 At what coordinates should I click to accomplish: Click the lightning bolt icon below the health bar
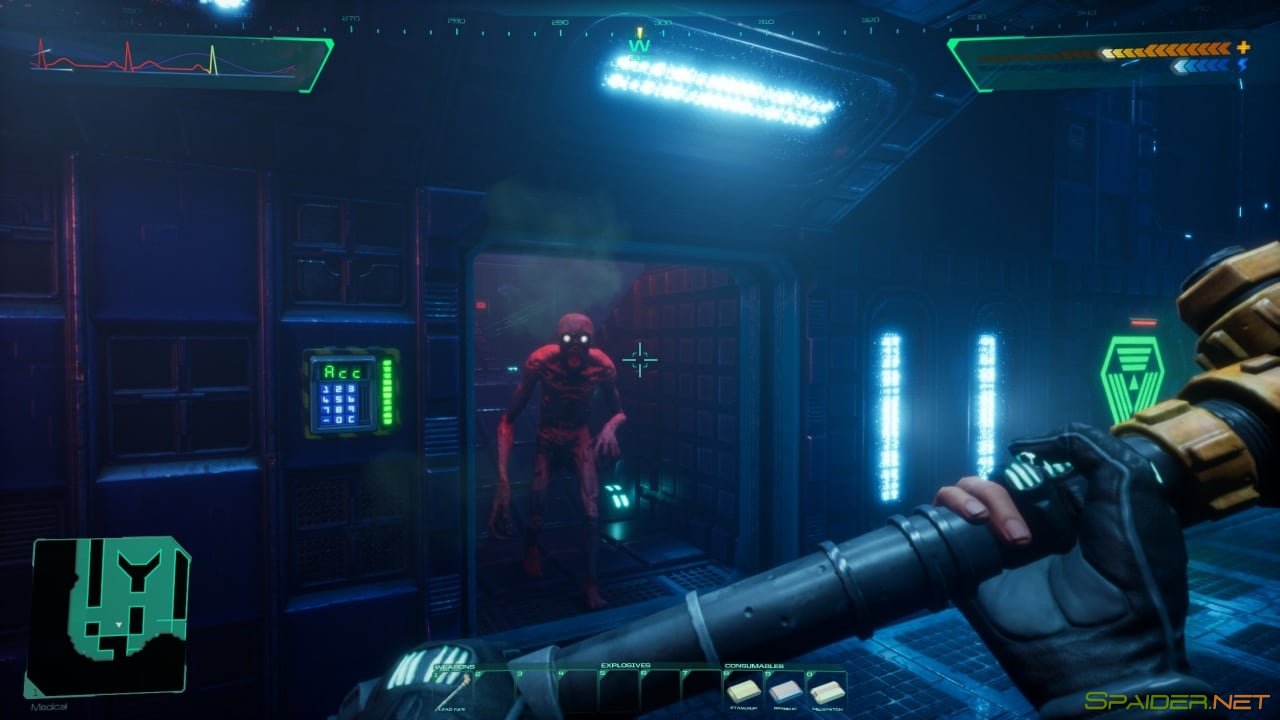coord(1242,66)
